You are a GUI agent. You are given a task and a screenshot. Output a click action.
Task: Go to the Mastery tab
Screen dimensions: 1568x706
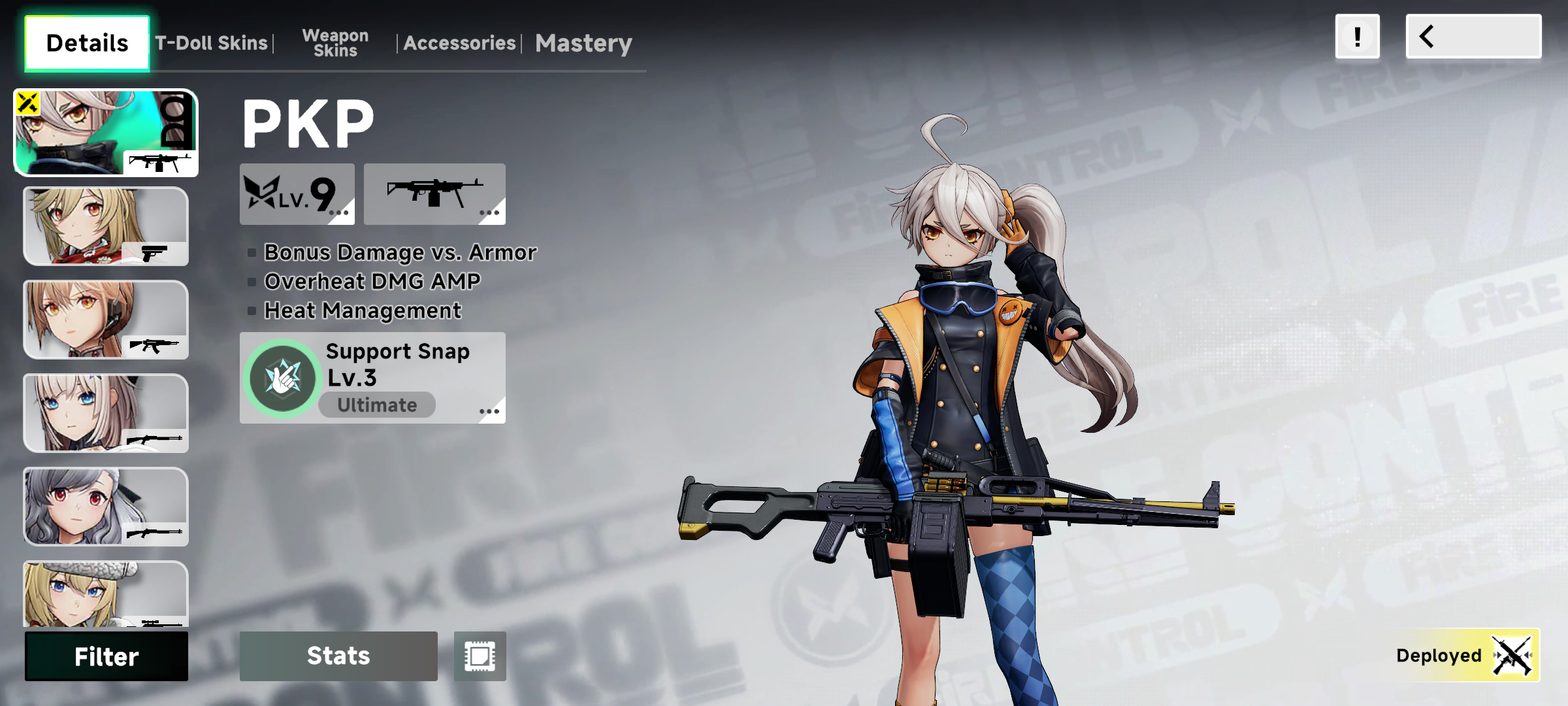click(x=583, y=43)
